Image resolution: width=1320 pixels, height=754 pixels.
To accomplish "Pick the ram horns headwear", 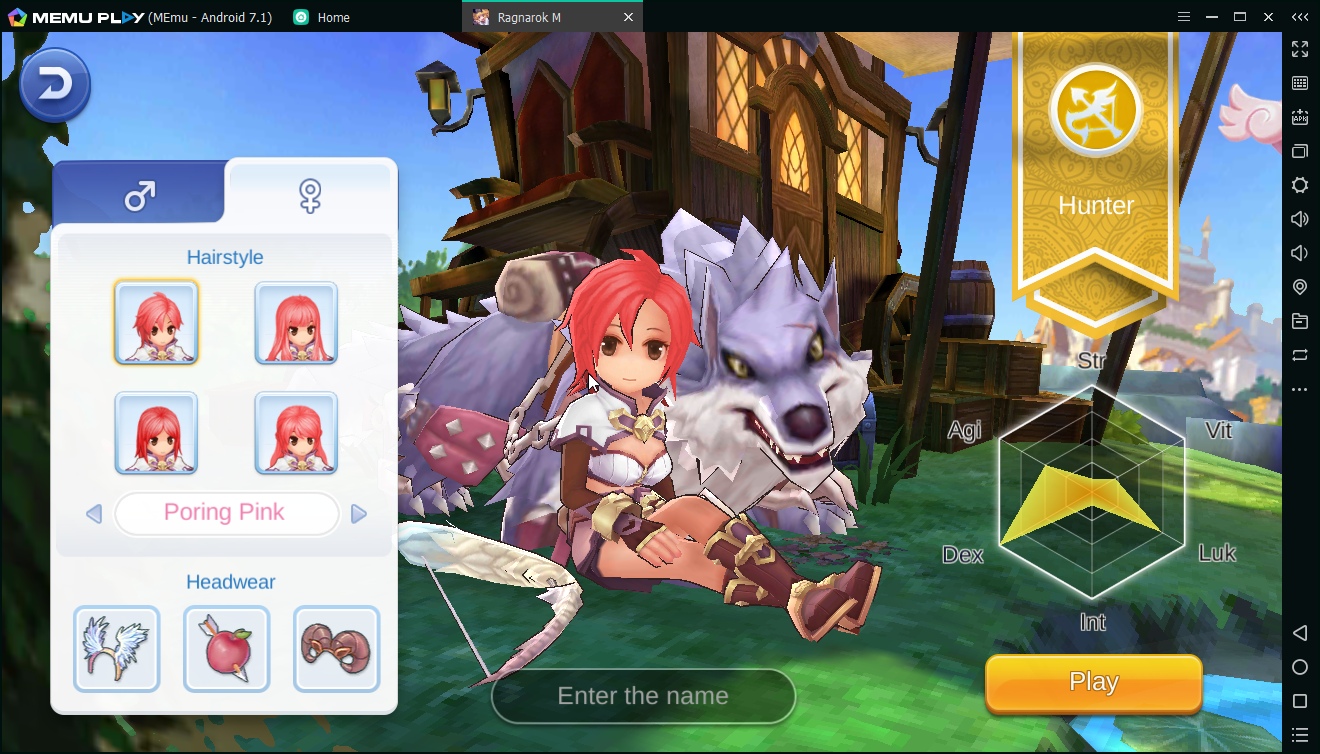I will coord(336,648).
